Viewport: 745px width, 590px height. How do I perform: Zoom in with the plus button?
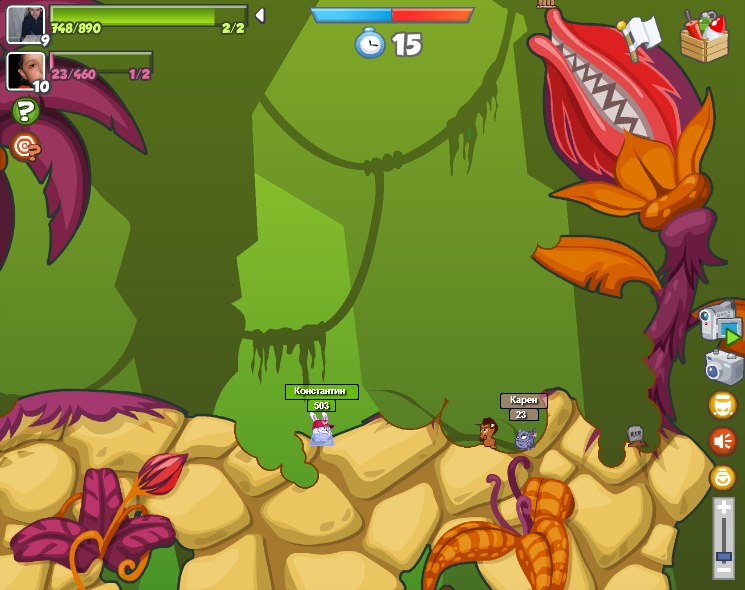[x=723, y=508]
